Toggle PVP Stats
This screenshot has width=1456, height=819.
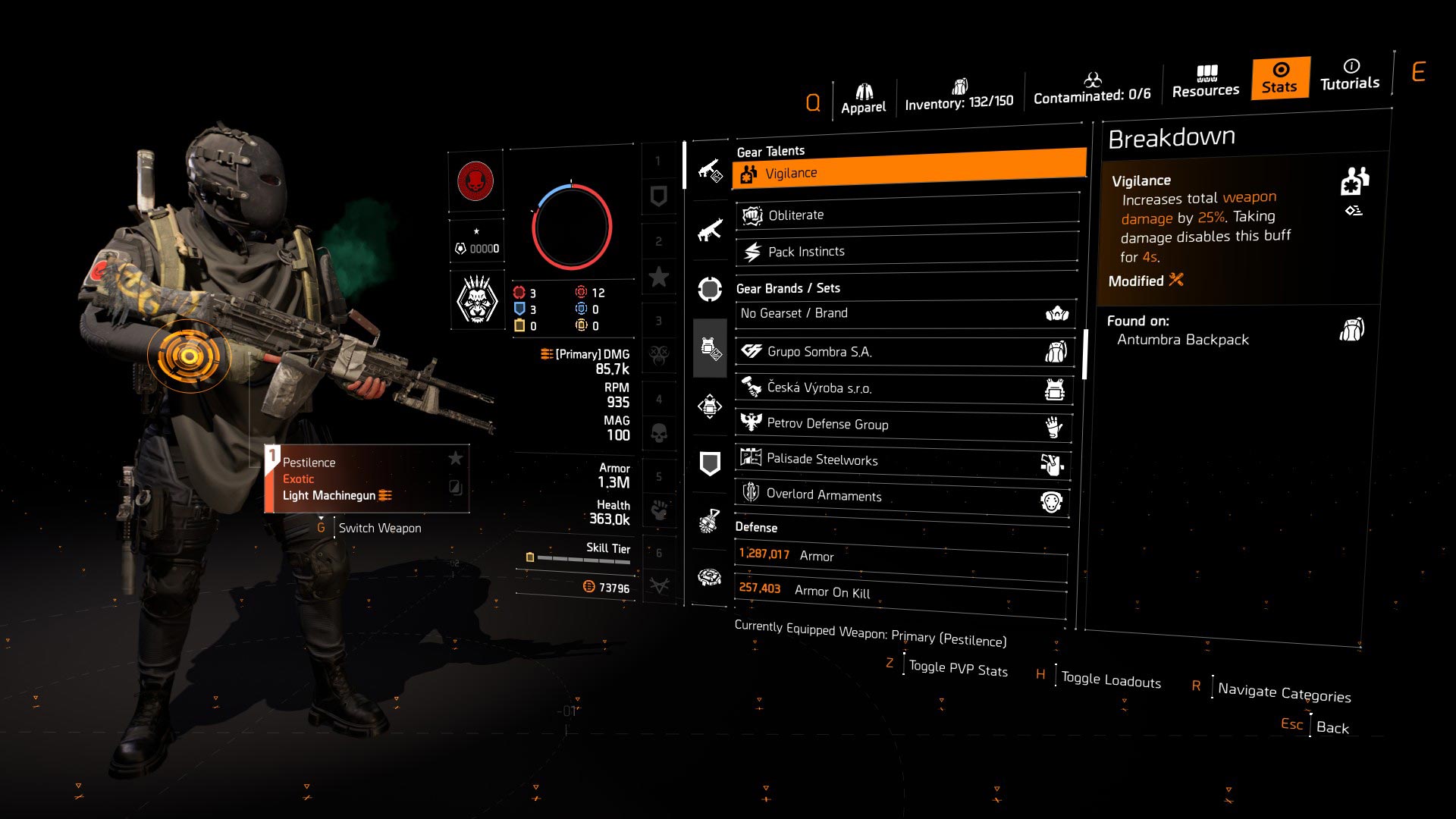click(959, 667)
